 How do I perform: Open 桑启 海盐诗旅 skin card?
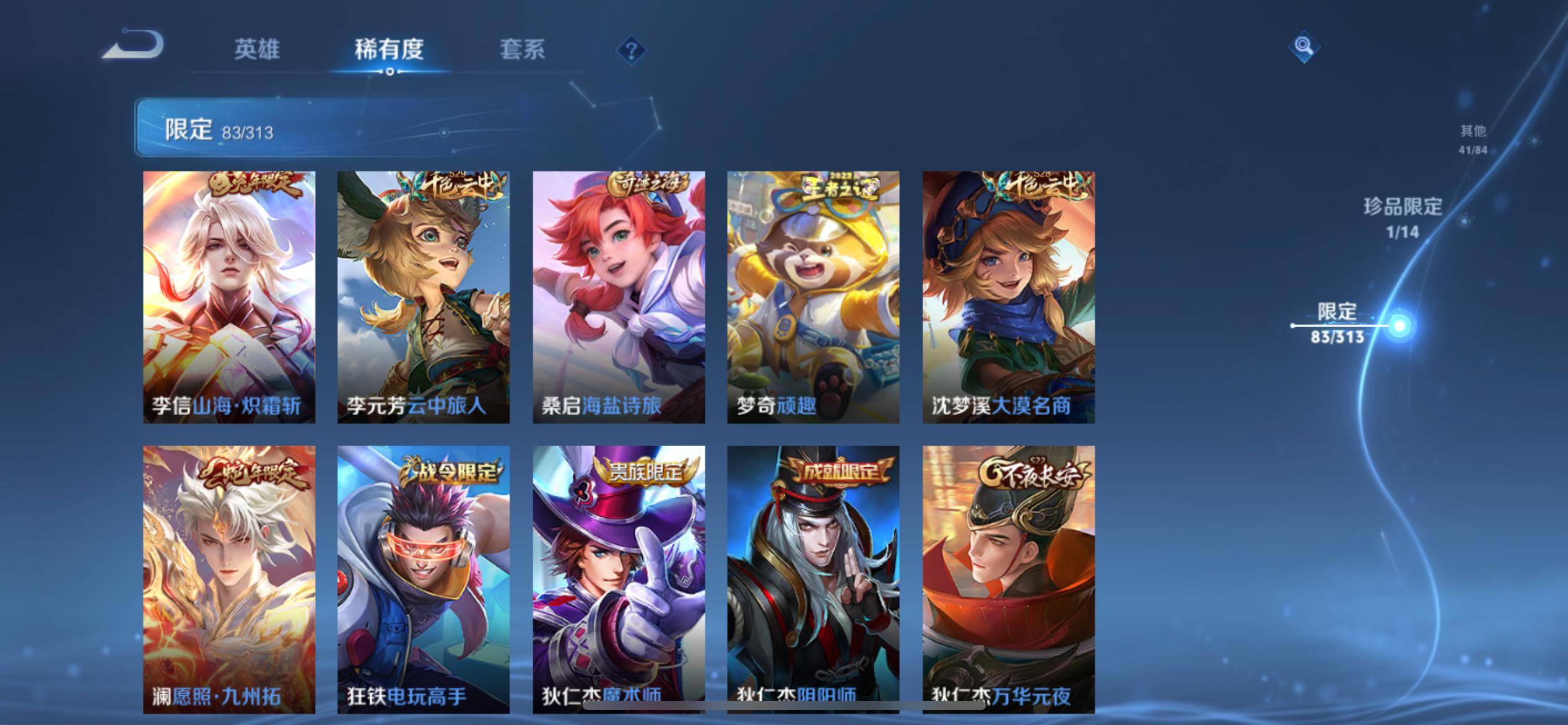pyautogui.click(x=619, y=297)
